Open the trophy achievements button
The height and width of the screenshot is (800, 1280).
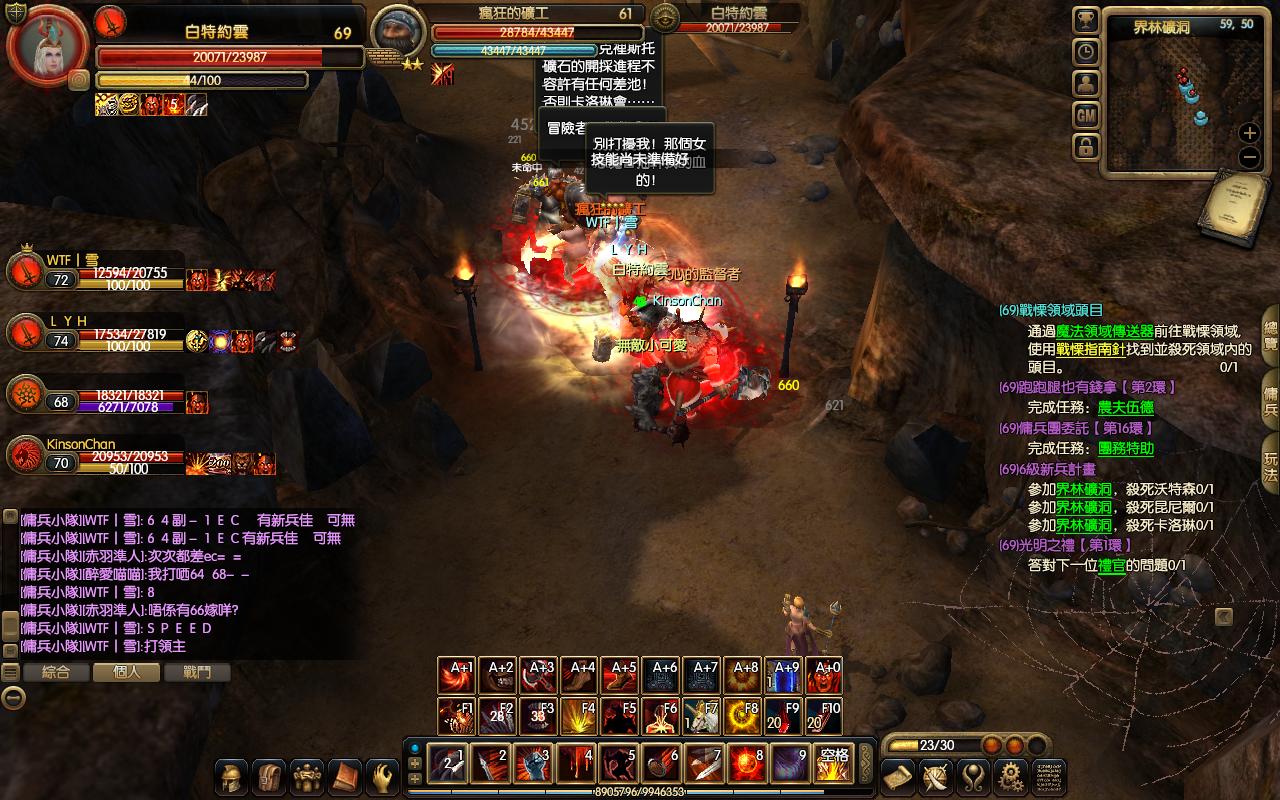(x=1086, y=20)
